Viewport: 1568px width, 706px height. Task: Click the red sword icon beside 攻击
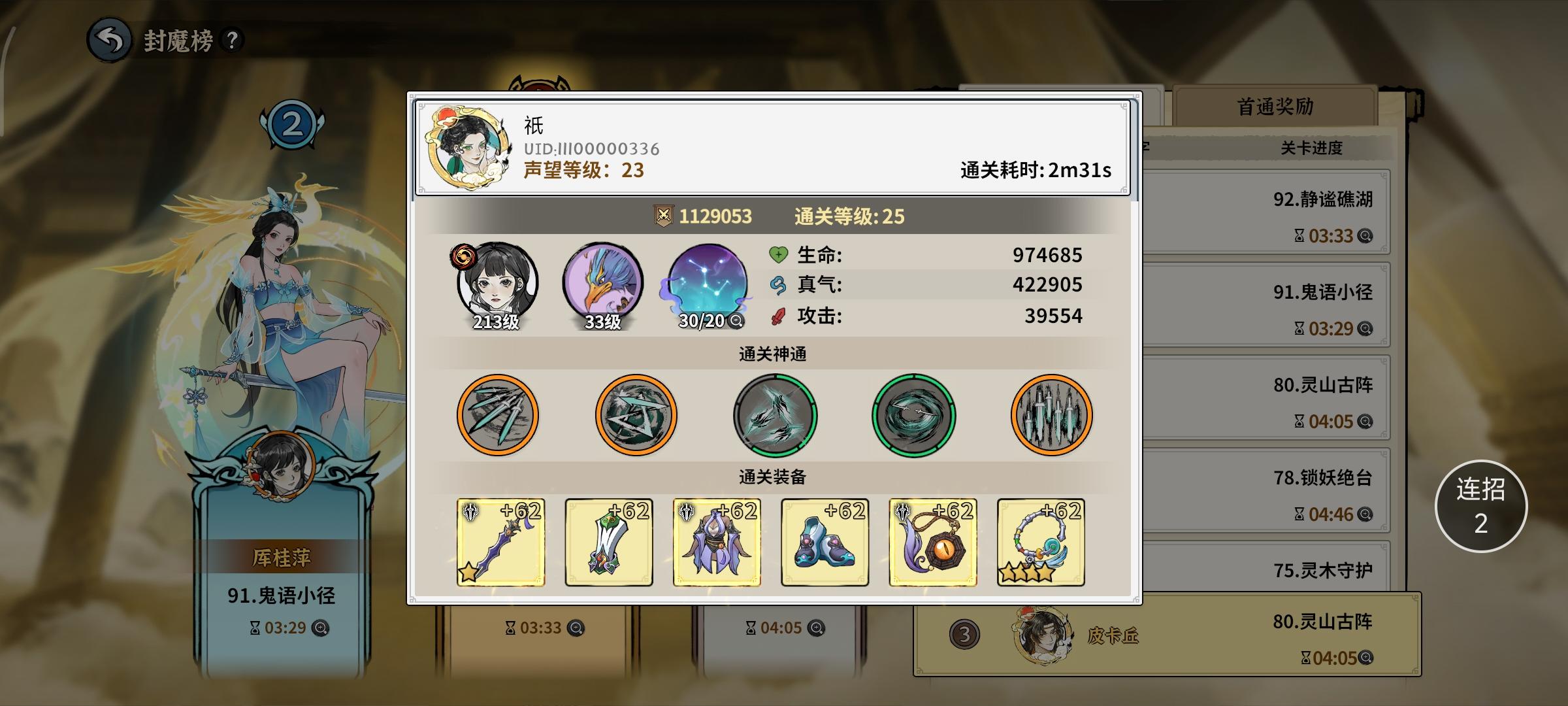(777, 316)
